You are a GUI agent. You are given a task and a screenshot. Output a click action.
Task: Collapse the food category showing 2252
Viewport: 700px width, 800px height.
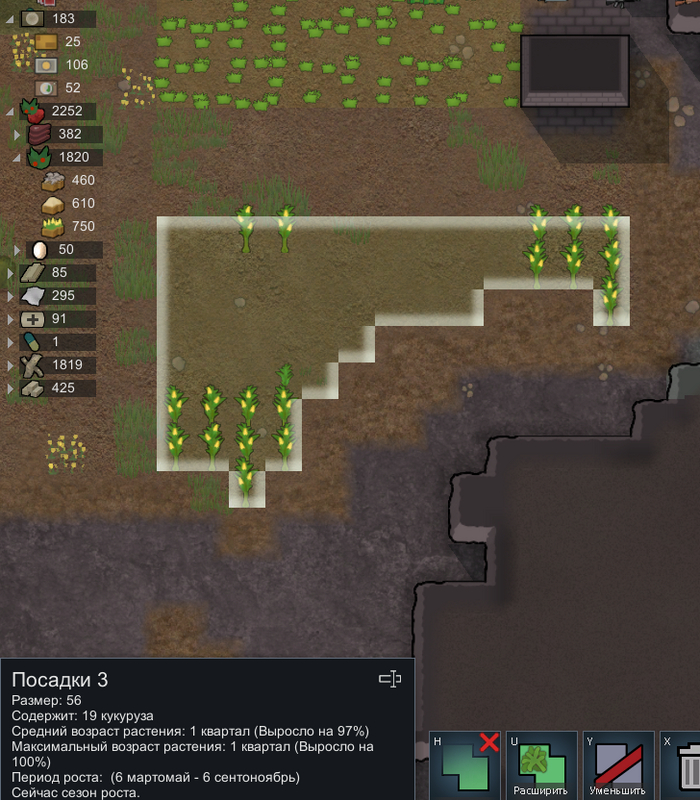(10, 111)
